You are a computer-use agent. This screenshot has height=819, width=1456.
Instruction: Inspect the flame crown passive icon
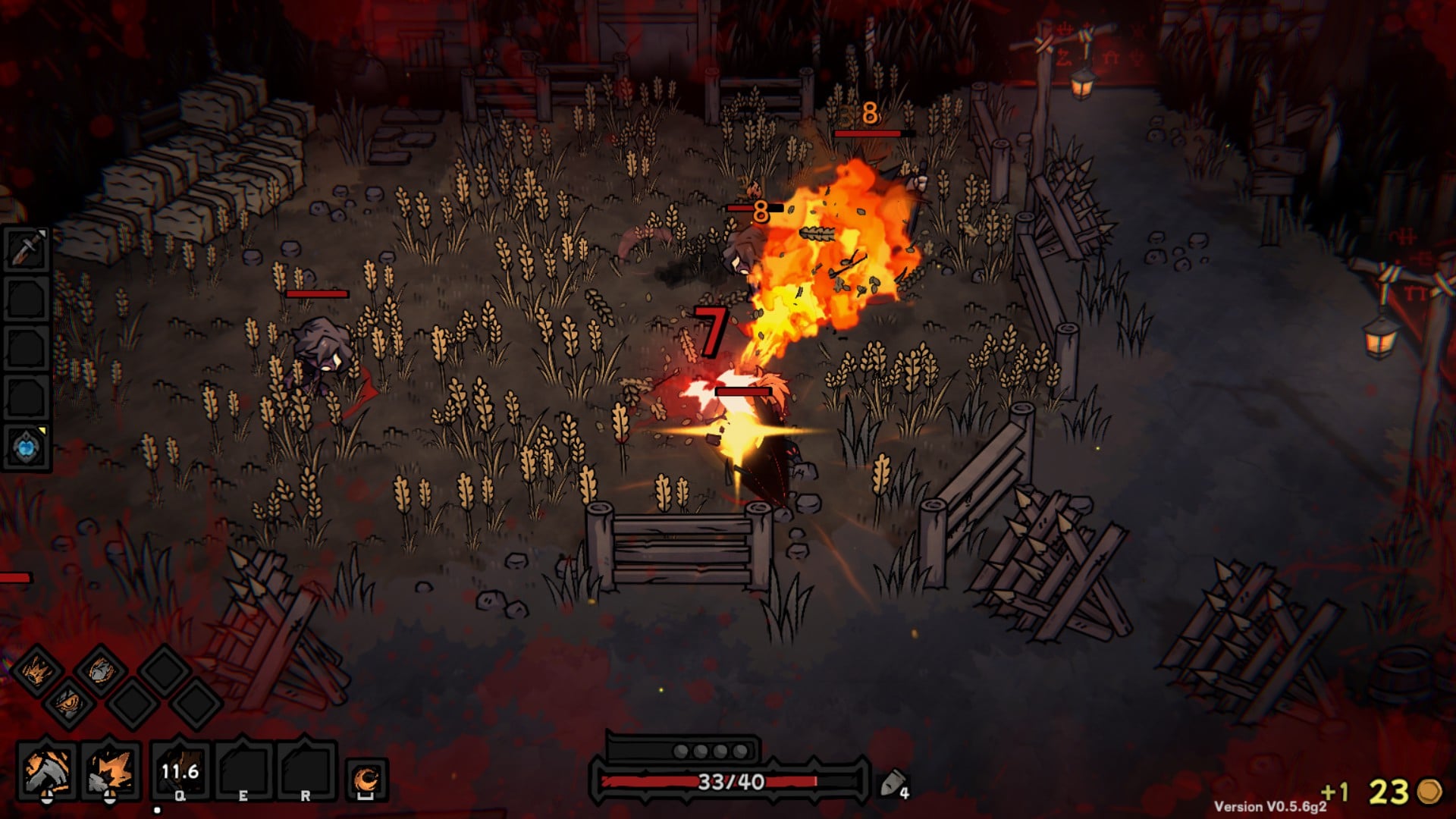[x=36, y=670]
